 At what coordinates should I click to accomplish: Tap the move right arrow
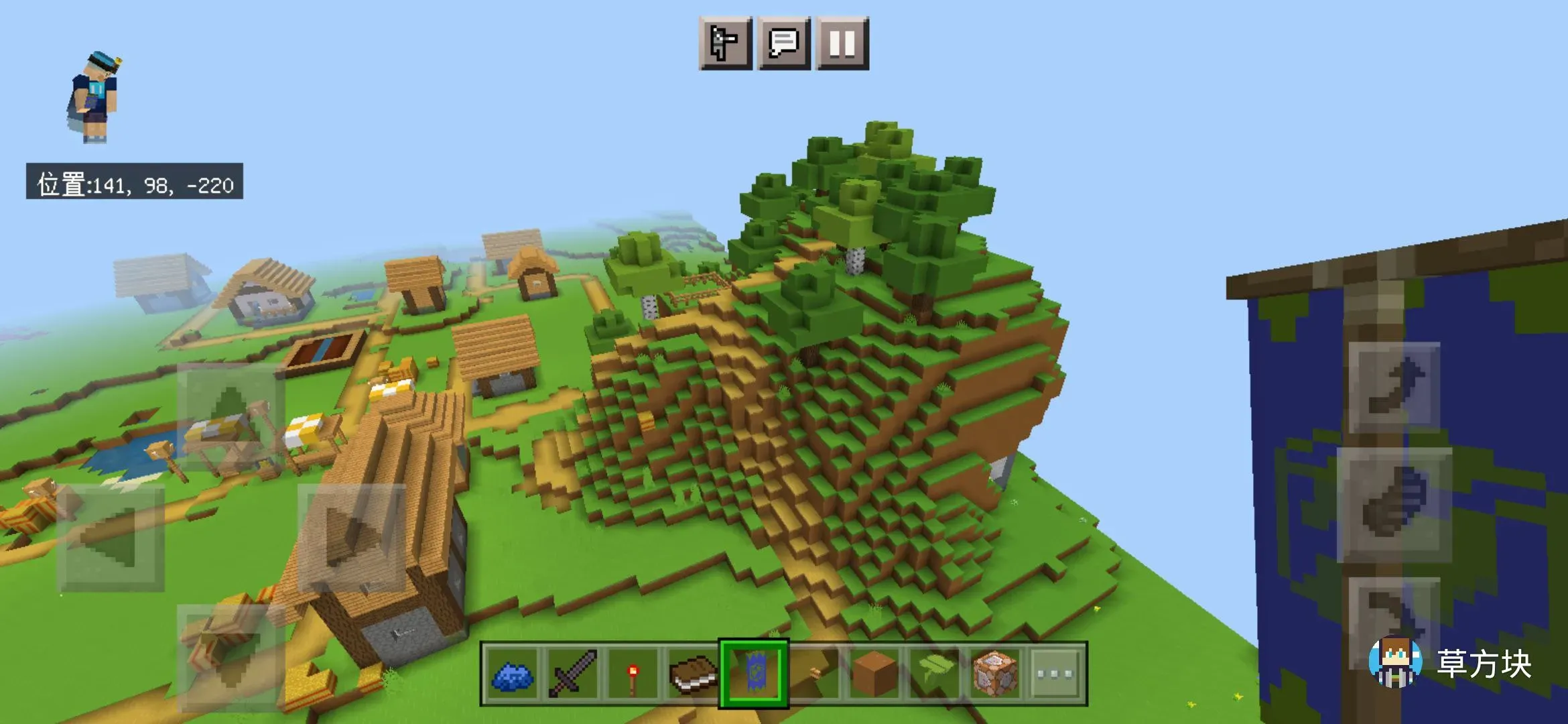[351, 538]
